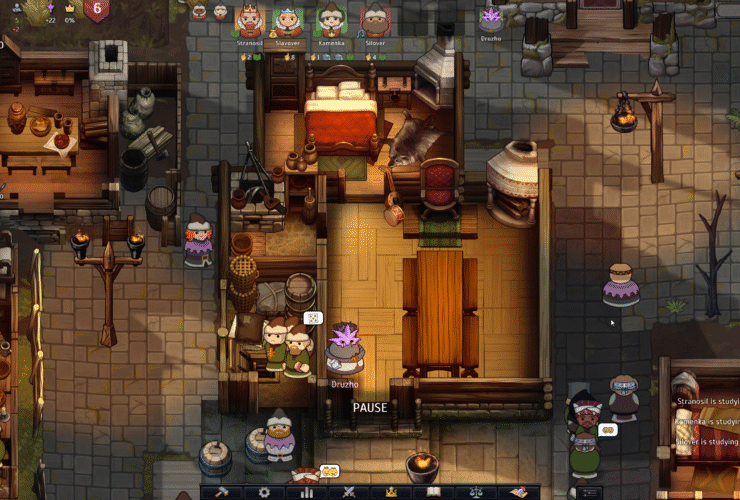Open the map icon in the toolbar

pyautogui.click(x=518, y=492)
